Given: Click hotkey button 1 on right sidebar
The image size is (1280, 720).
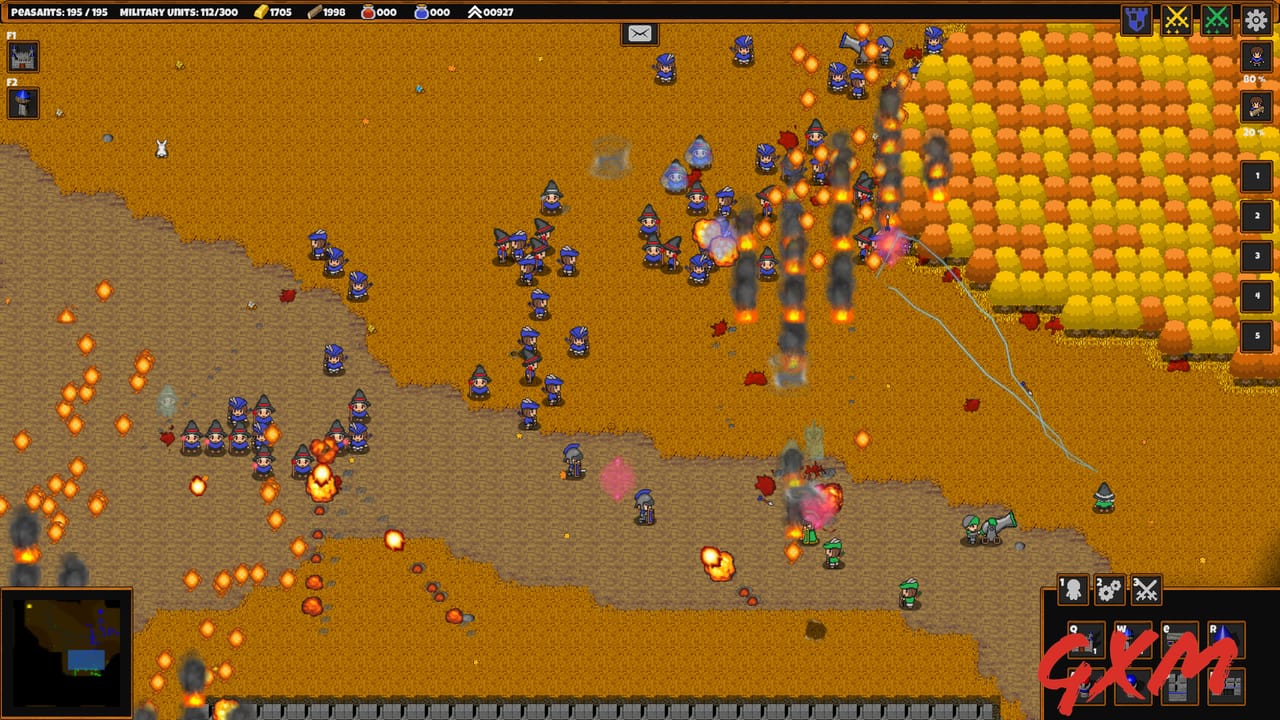Looking at the screenshot, I should 1256,177.
